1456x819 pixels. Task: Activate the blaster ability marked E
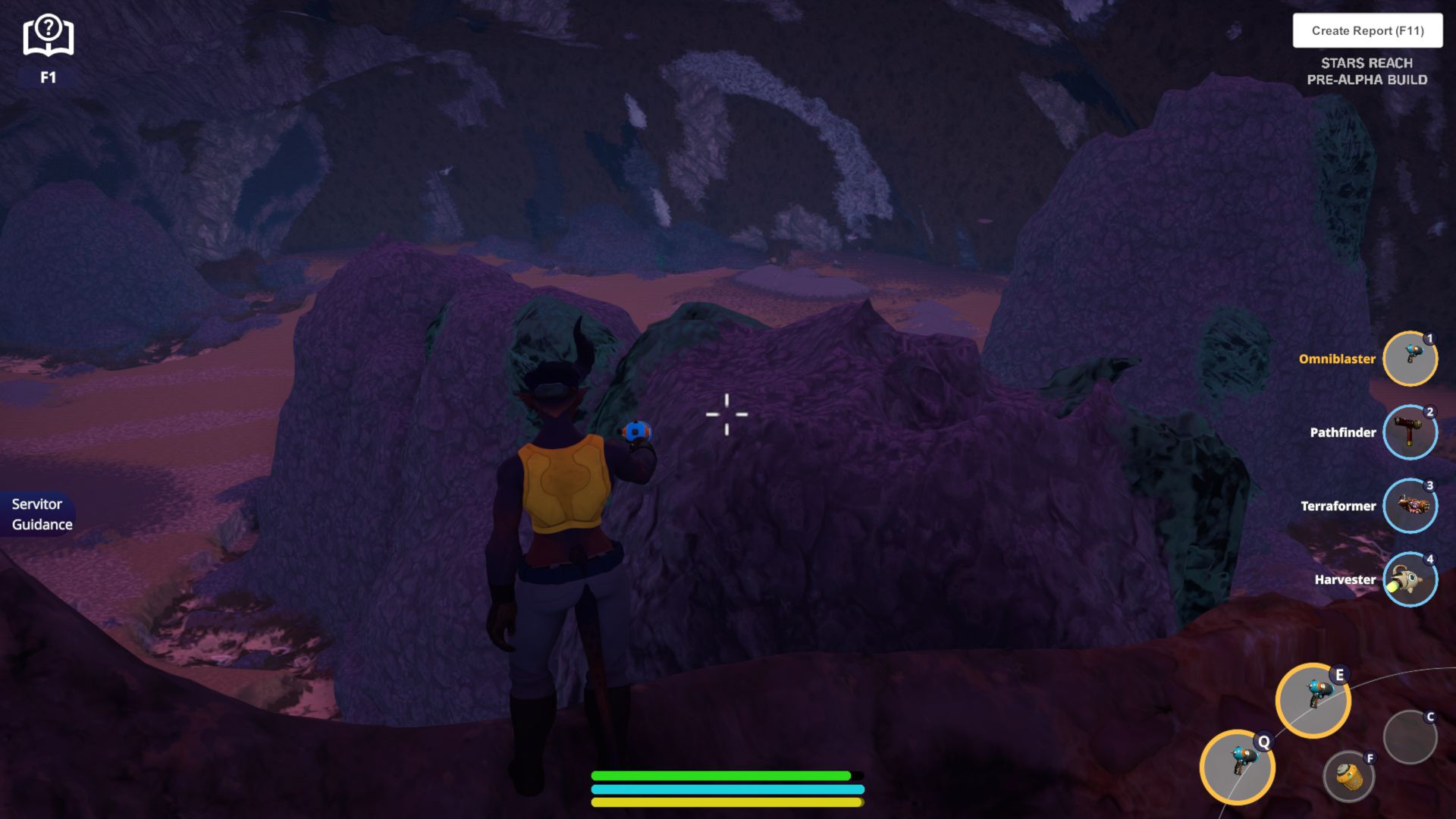point(1313,700)
